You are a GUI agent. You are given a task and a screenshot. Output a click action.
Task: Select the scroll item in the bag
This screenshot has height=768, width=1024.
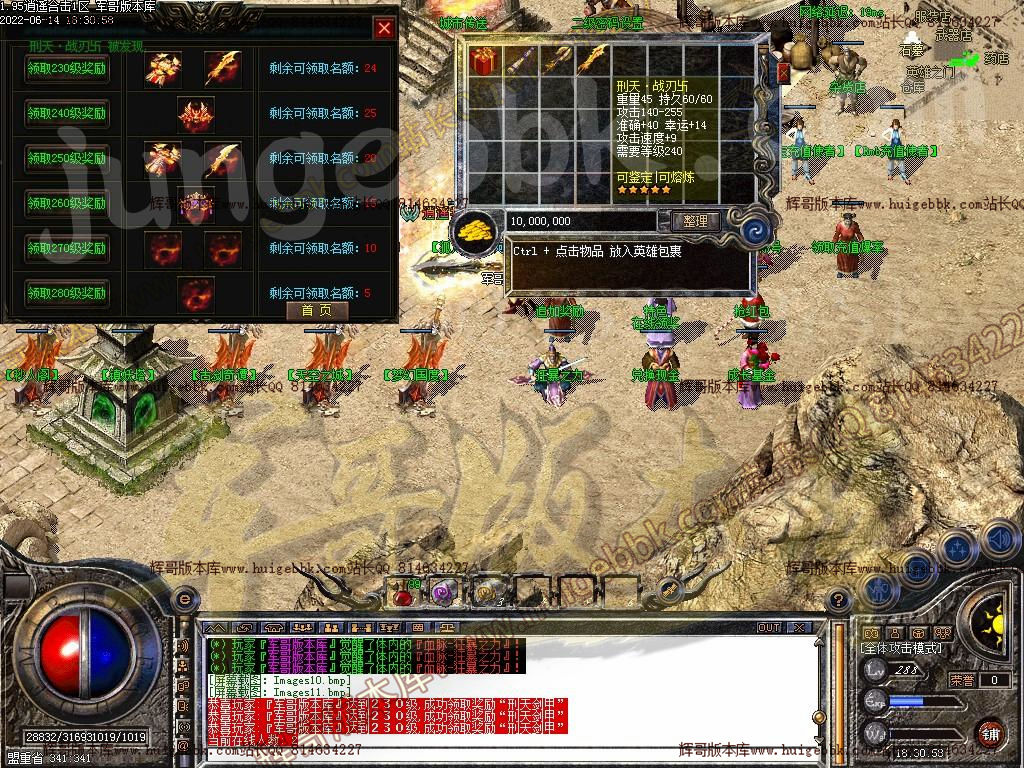point(520,60)
